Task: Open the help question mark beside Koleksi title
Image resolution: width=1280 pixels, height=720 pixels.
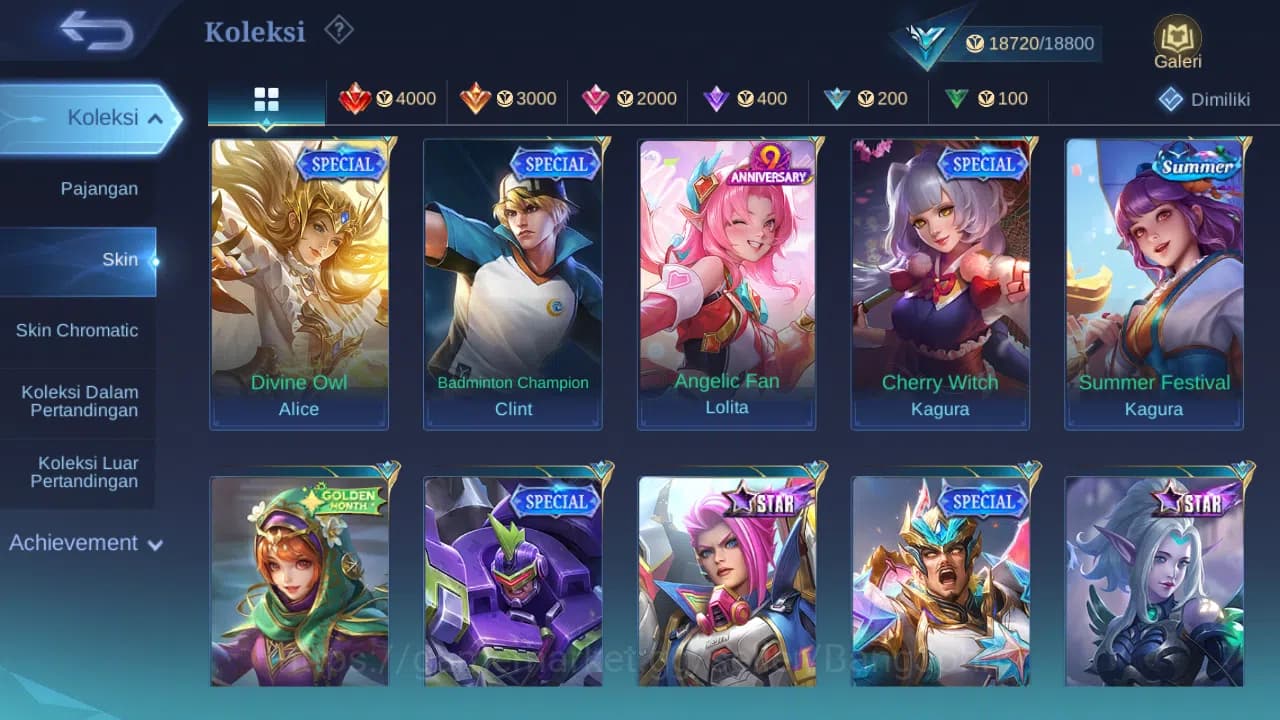Action: (338, 31)
